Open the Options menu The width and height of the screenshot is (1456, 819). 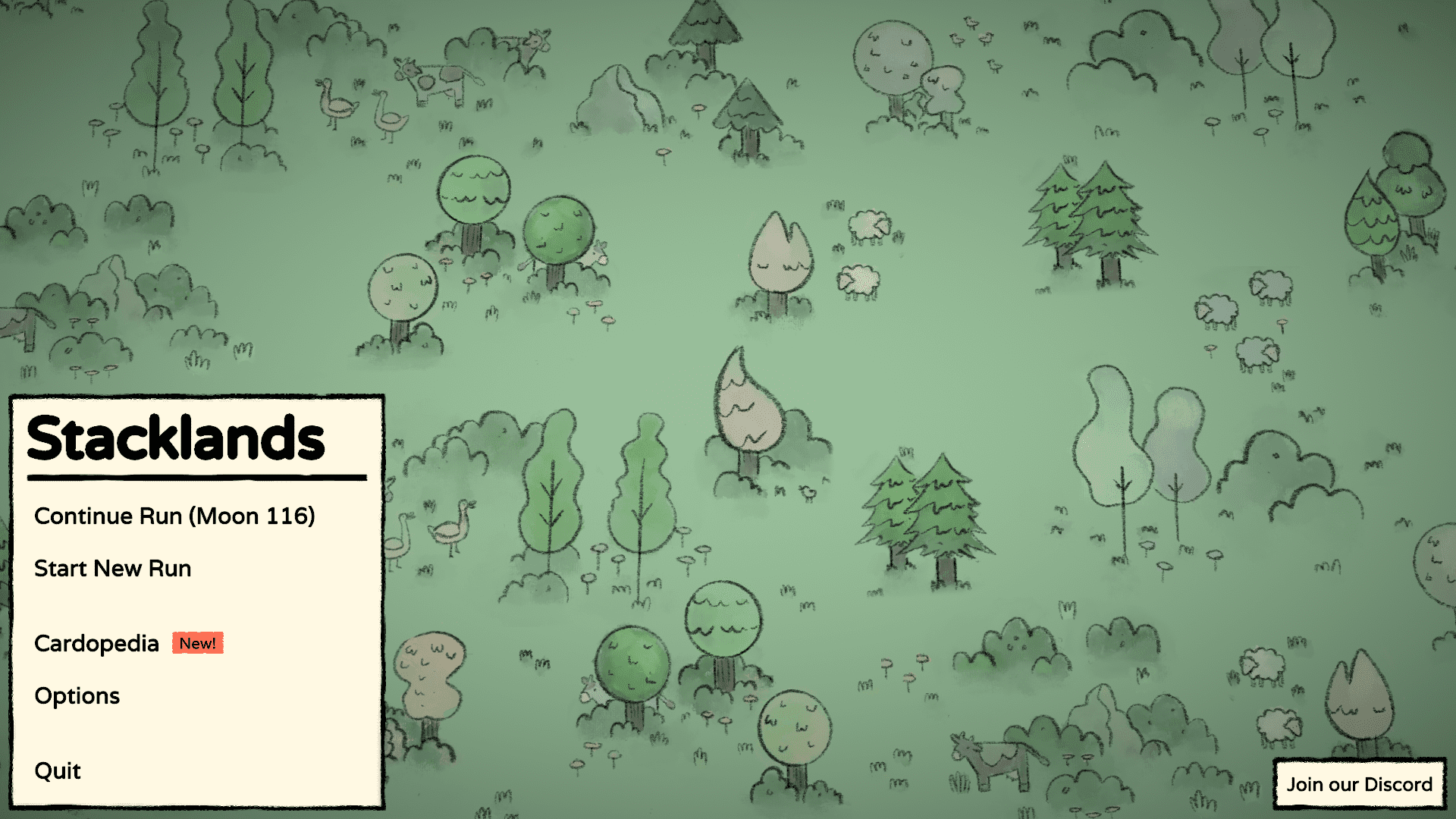77,696
